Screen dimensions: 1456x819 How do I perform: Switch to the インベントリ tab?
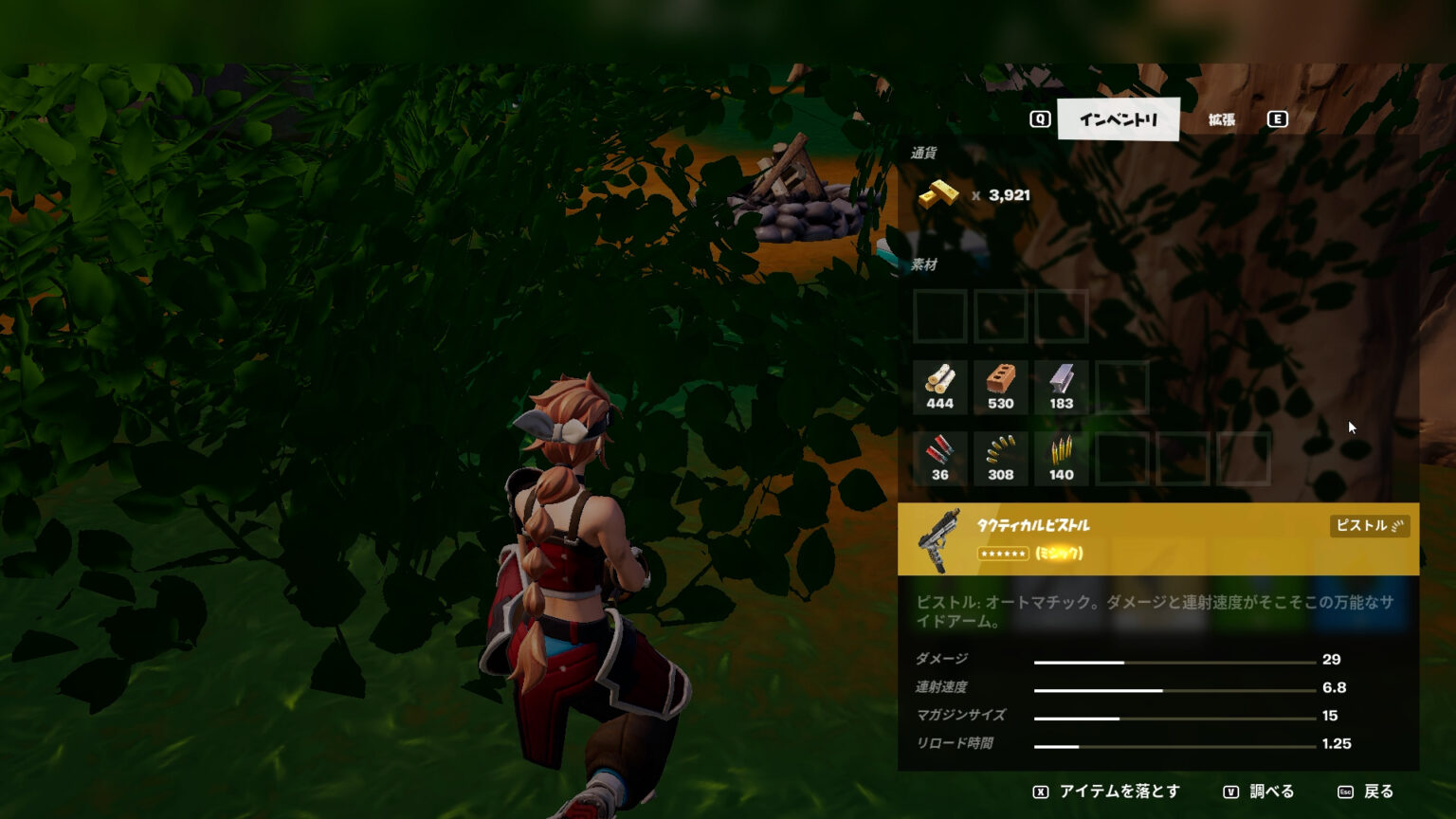1118,119
